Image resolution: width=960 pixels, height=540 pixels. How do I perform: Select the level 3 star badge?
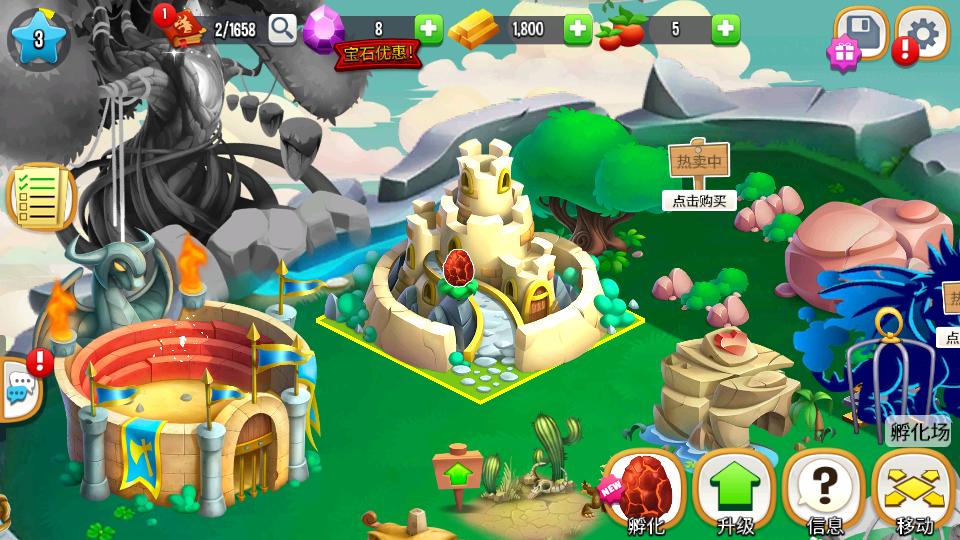coord(39,39)
